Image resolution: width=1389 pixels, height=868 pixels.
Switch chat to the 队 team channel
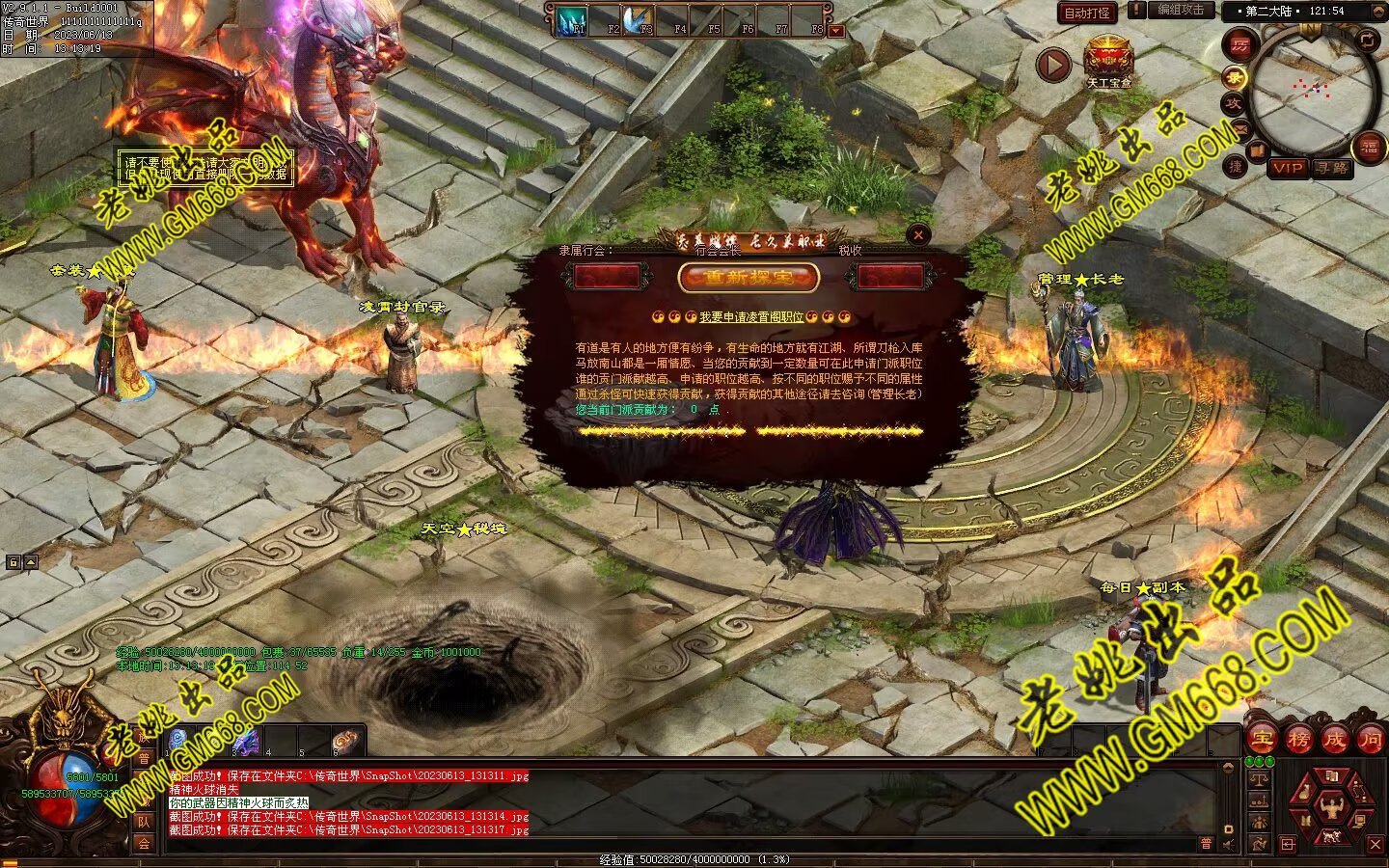(x=144, y=821)
